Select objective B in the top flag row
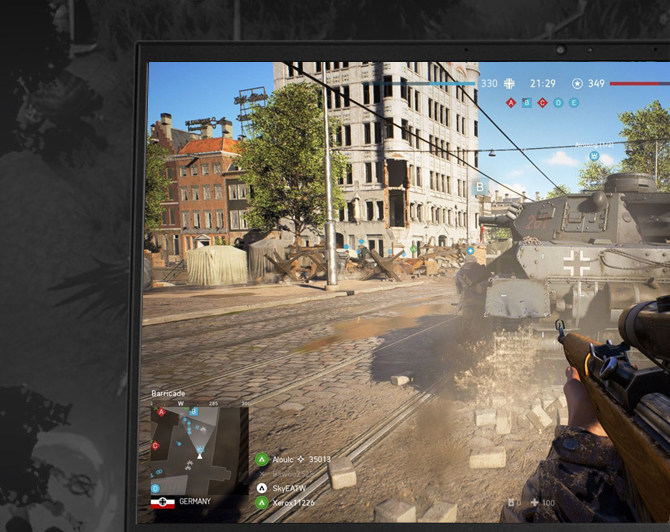Screen dimensions: 670x532 pos(527,103)
